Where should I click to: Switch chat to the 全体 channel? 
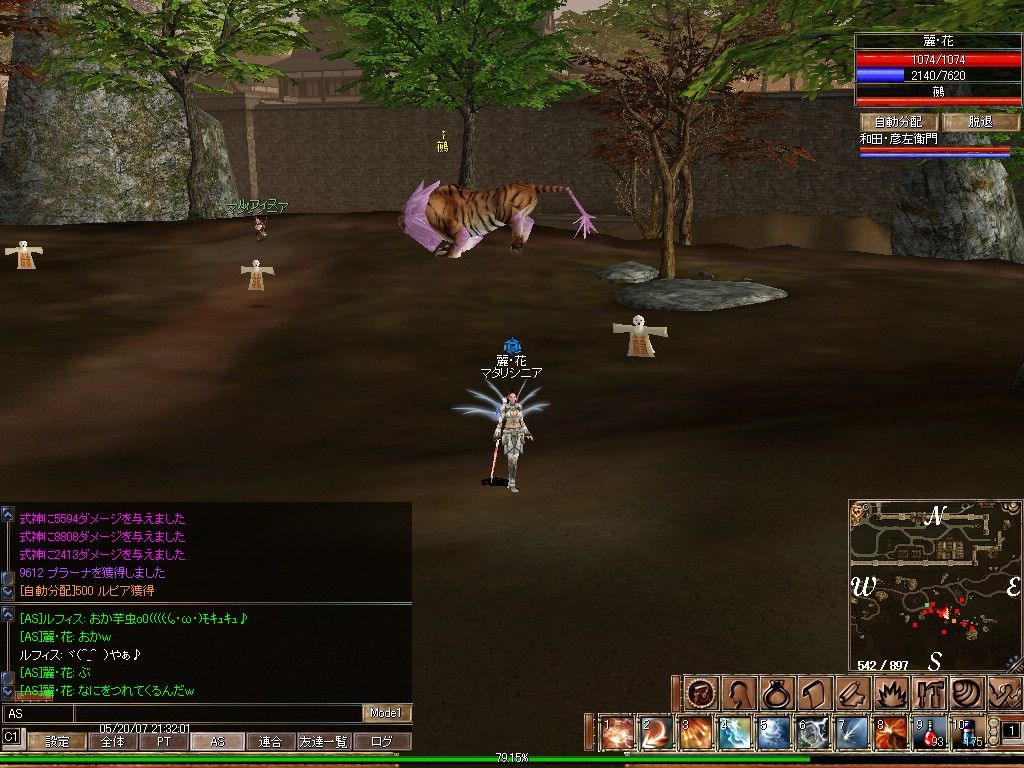click(x=112, y=742)
